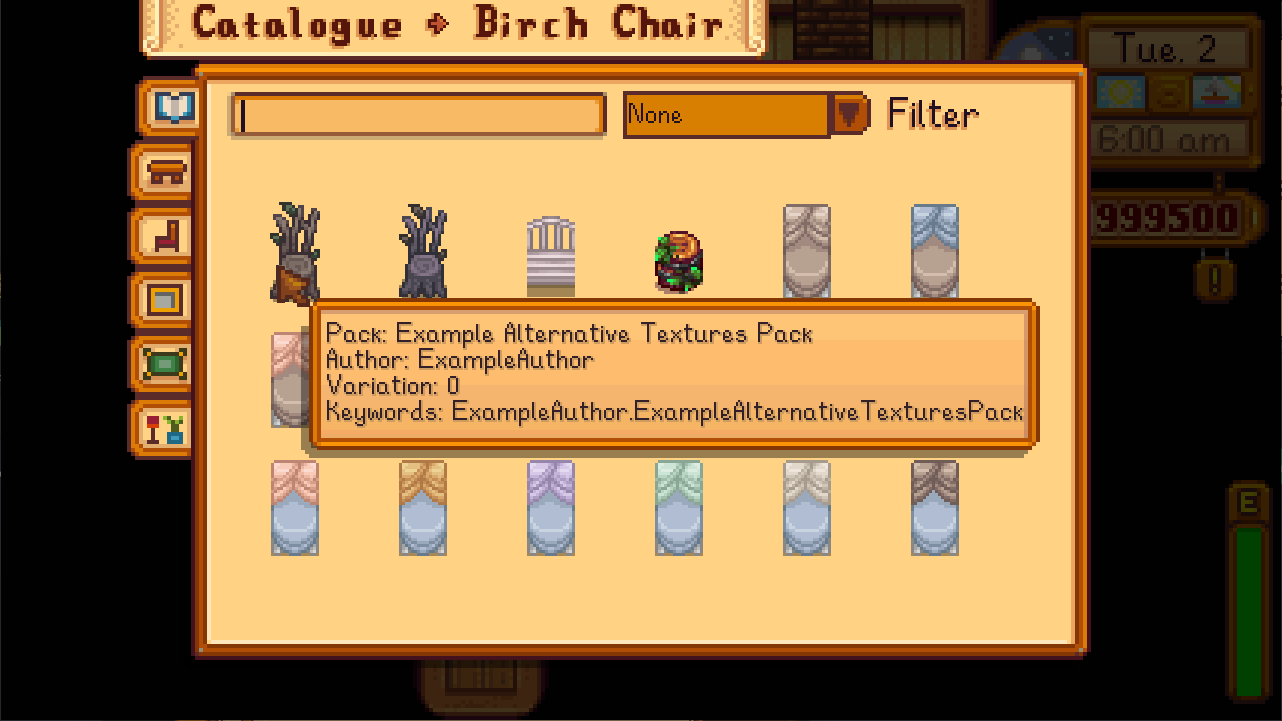
Task: Open the chair category tab
Action: pos(166,236)
